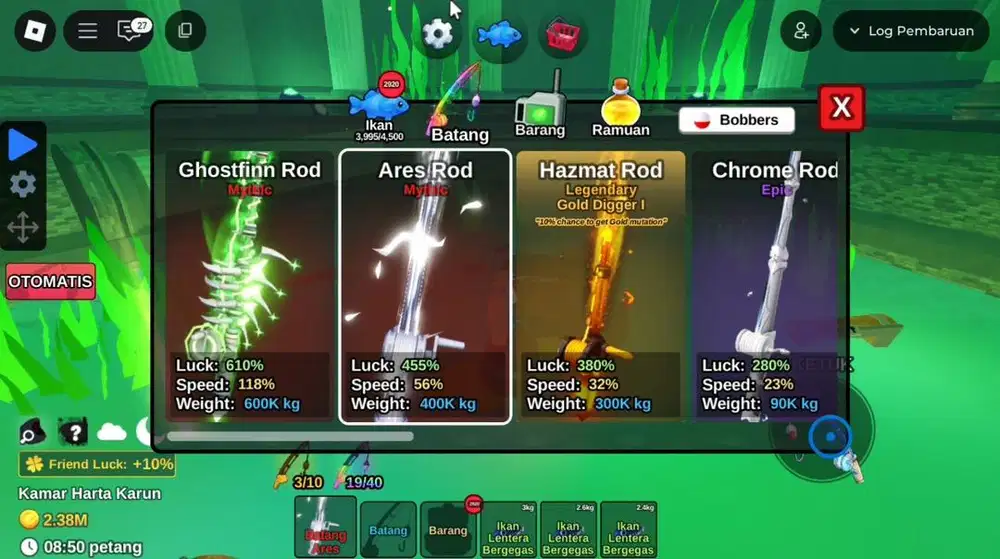
Task: Pick the Chrome Rod card
Action: pyautogui.click(x=770, y=286)
